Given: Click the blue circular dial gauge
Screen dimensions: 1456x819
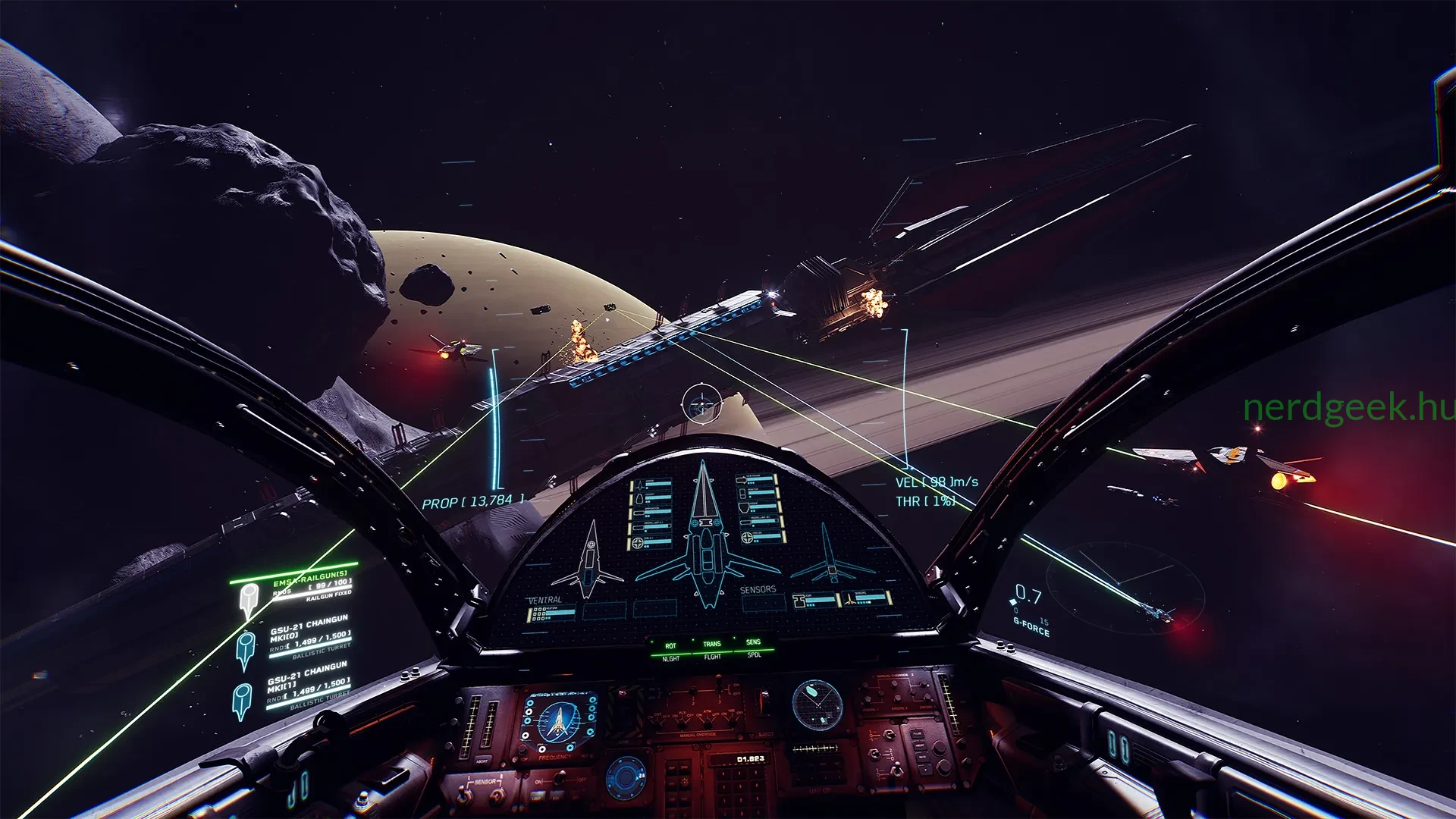Looking at the screenshot, I should pos(626,777).
